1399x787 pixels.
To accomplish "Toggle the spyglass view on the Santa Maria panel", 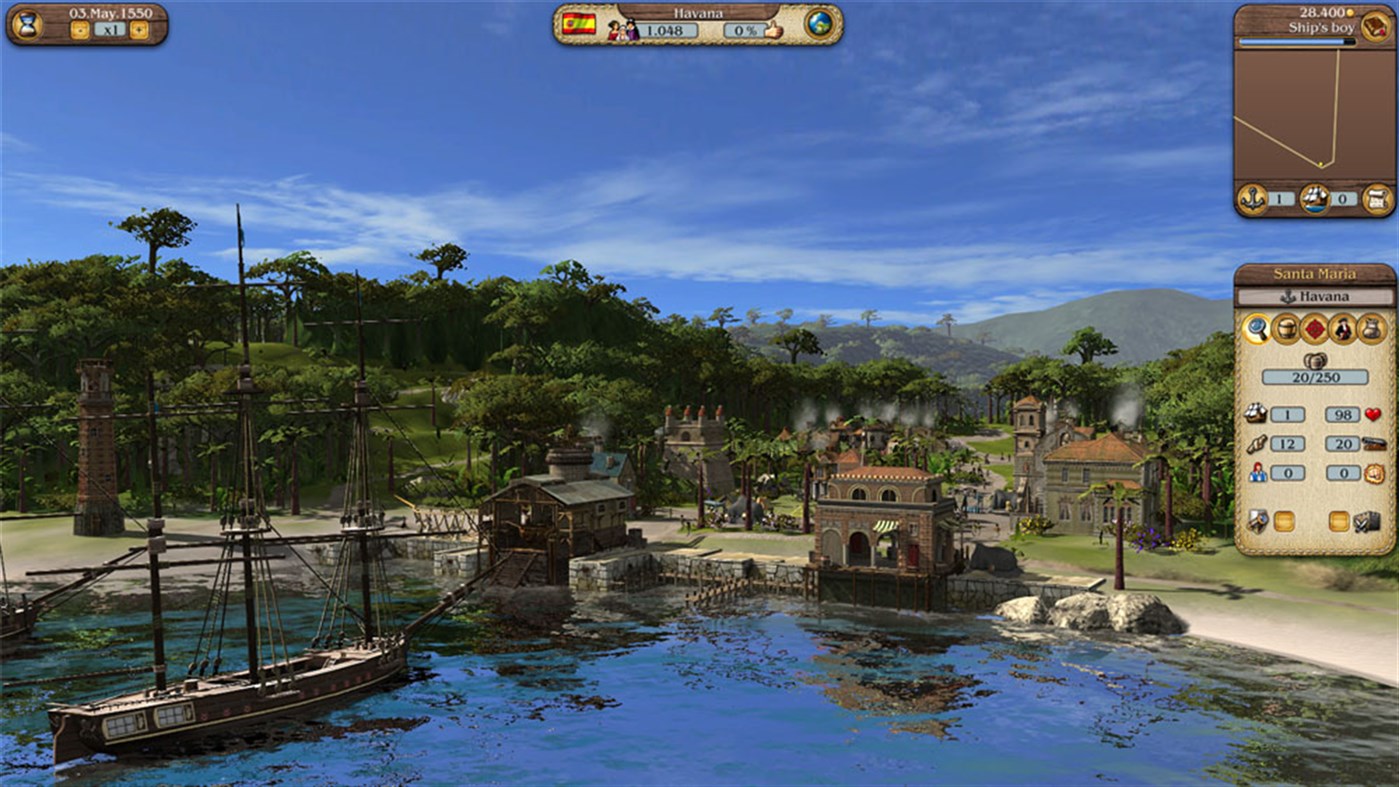I will (x=1258, y=328).
